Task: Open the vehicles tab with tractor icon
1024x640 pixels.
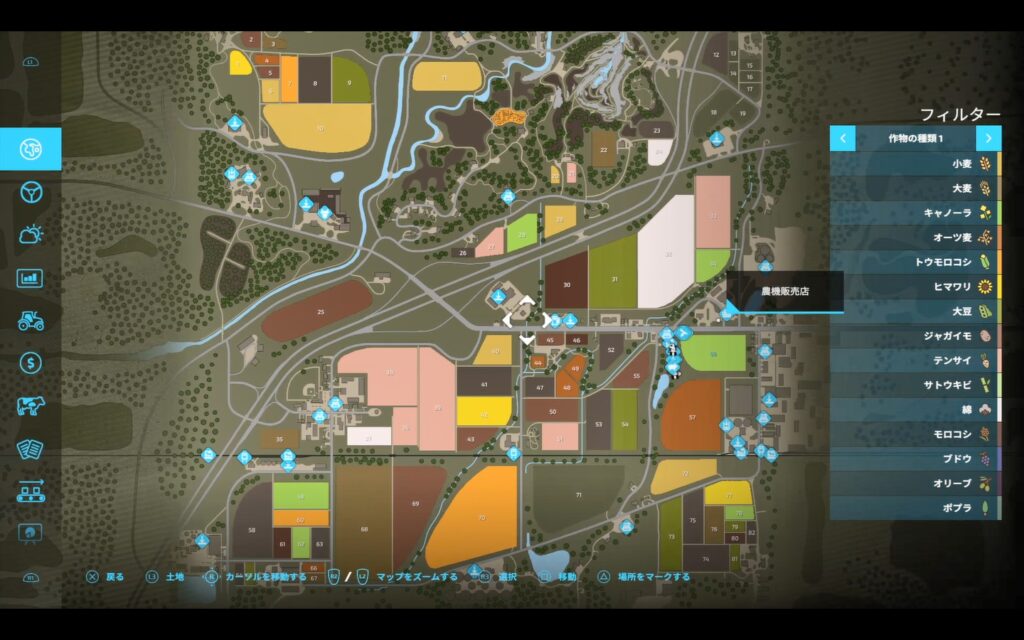Action: (x=30, y=320)
